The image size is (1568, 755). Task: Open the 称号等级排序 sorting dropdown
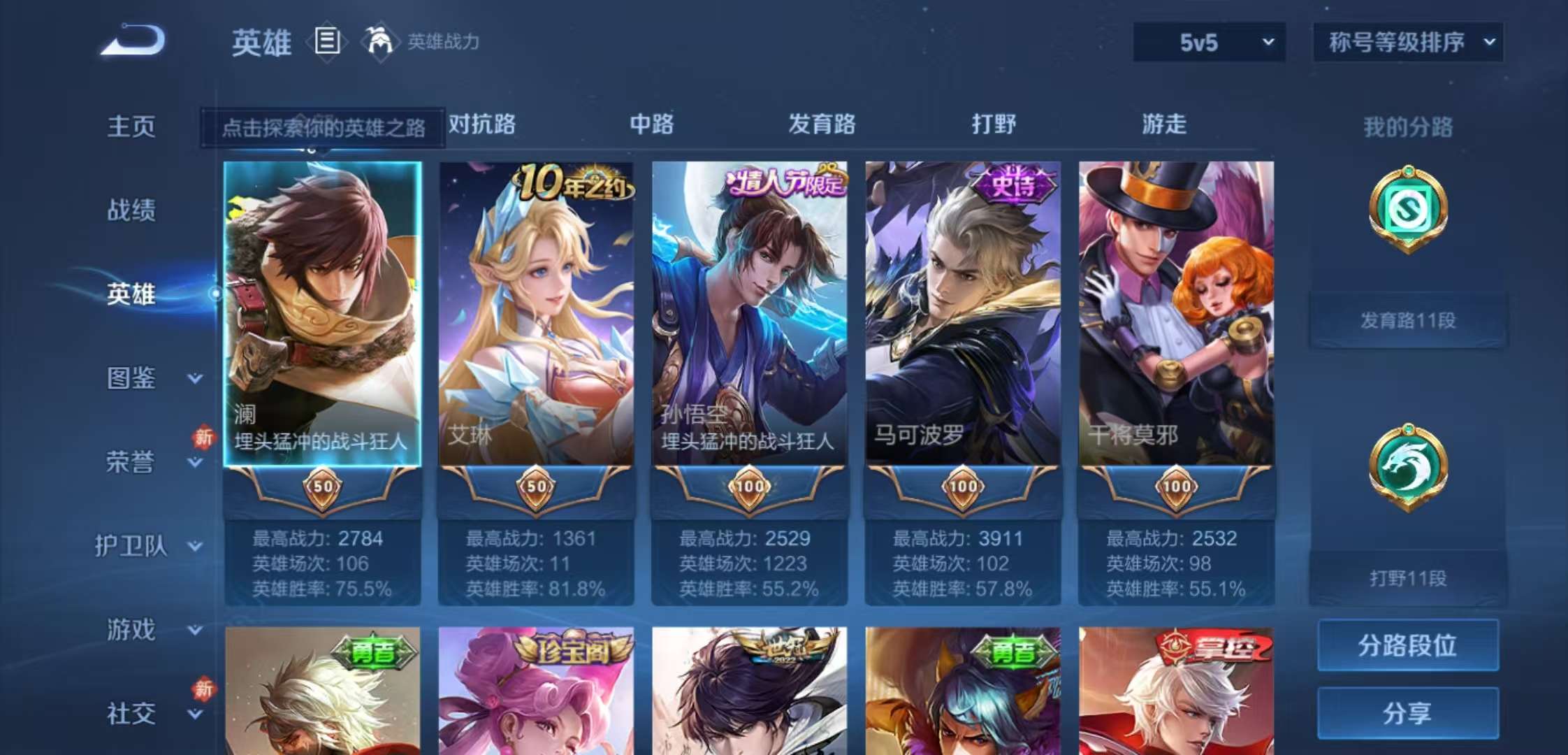(1407, 42)
